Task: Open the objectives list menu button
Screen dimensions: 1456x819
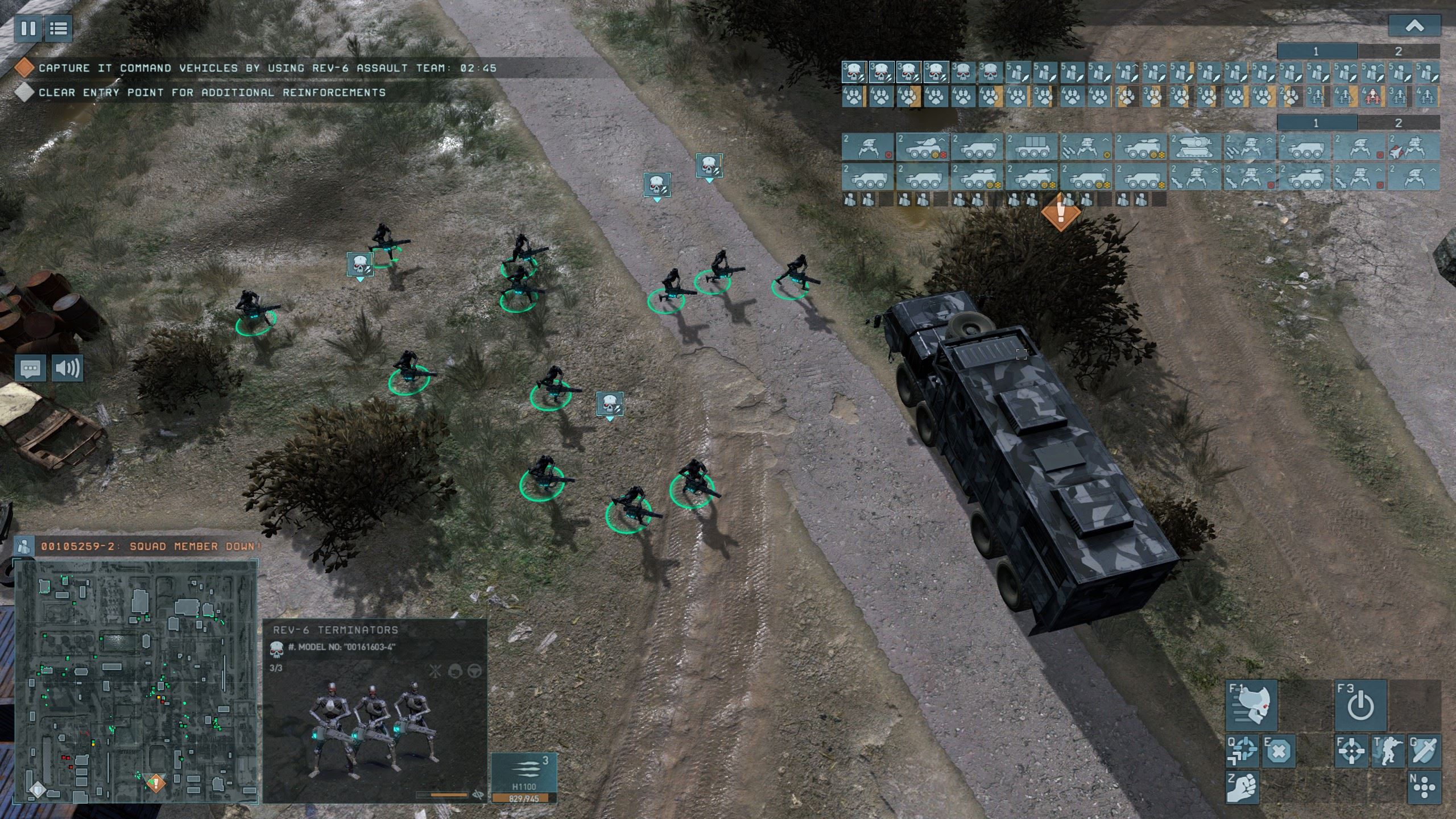Action: 58,28
